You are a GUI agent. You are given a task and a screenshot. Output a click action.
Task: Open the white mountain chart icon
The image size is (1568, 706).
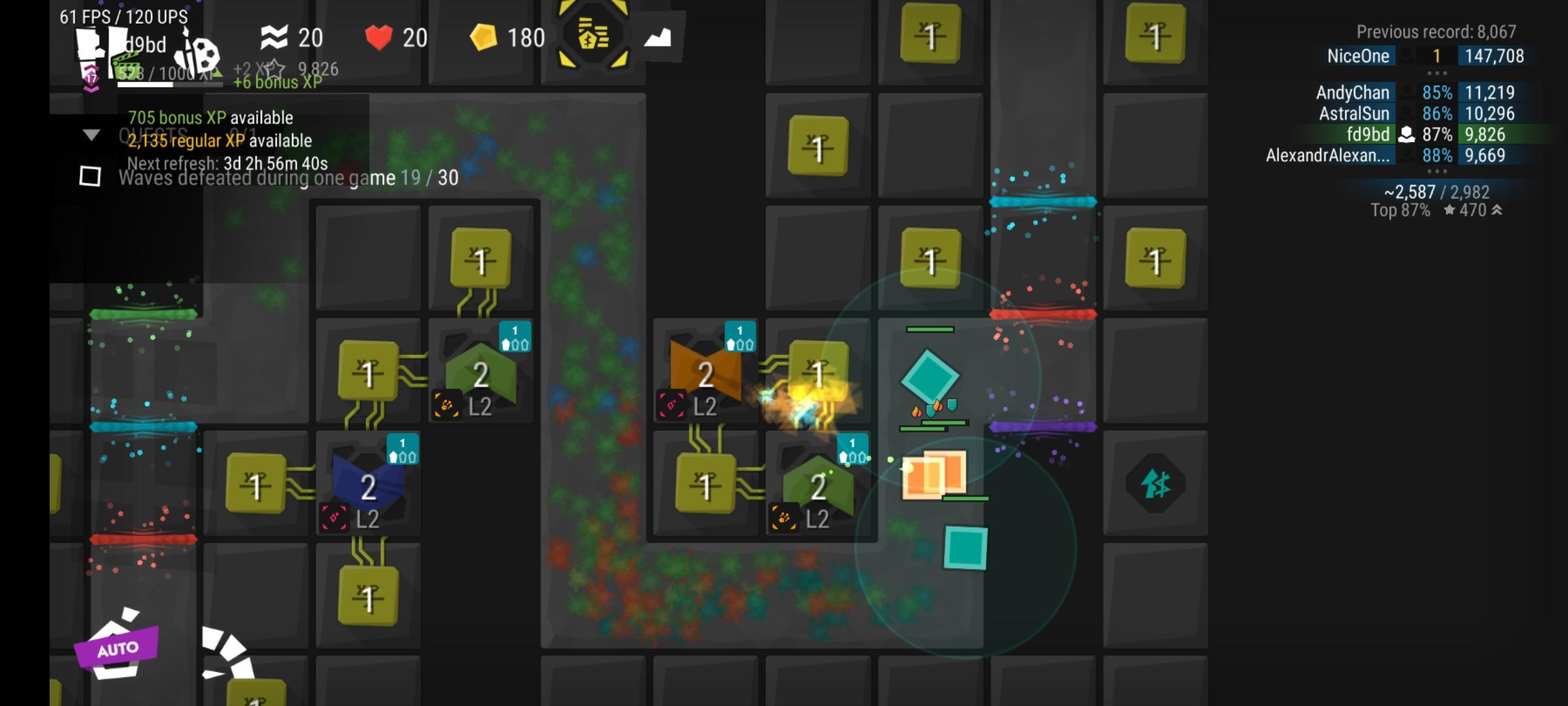click(x=657, y=37)
